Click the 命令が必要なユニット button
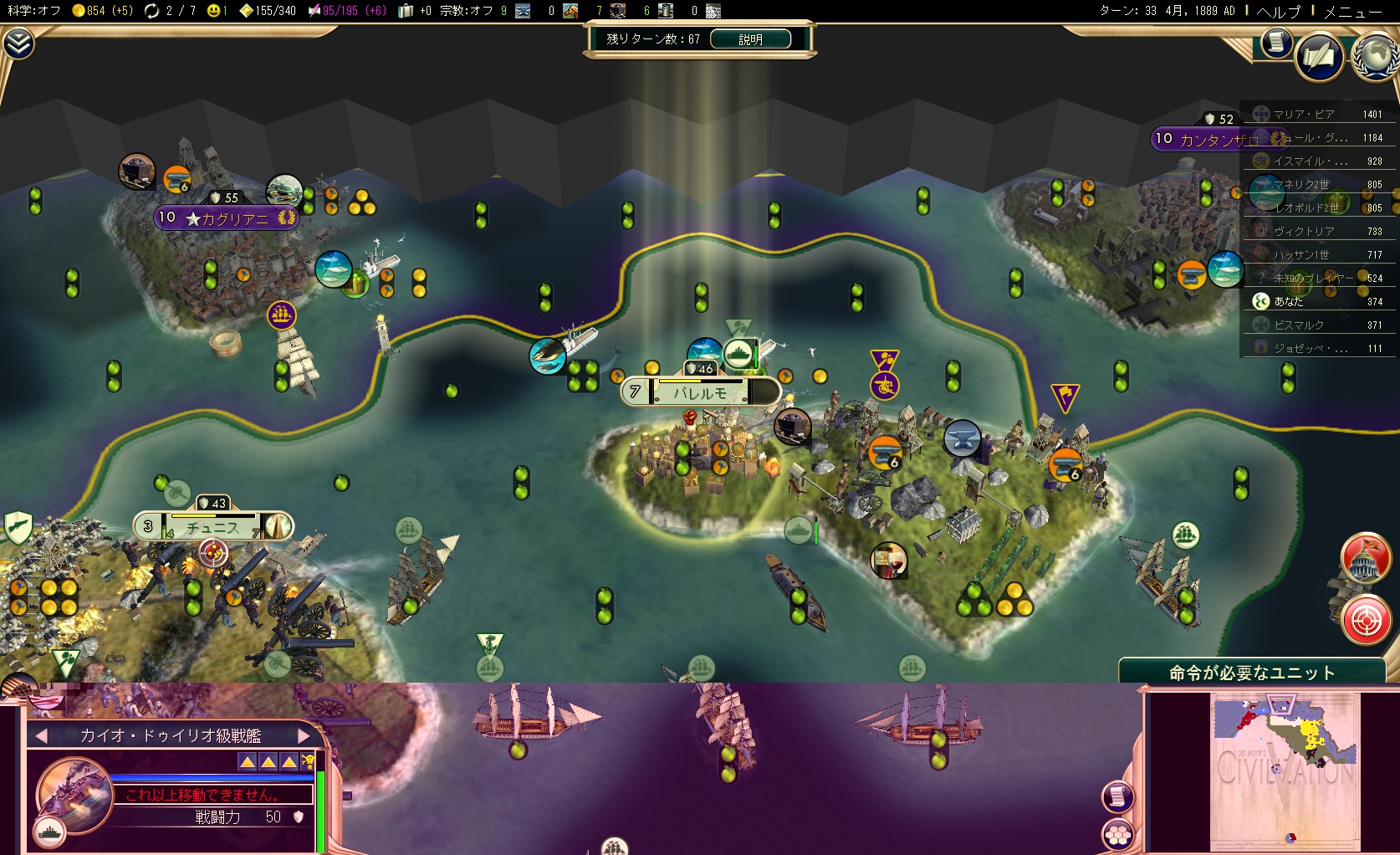This screenshot has height=855, width=1400. [x=1251, y=673]
